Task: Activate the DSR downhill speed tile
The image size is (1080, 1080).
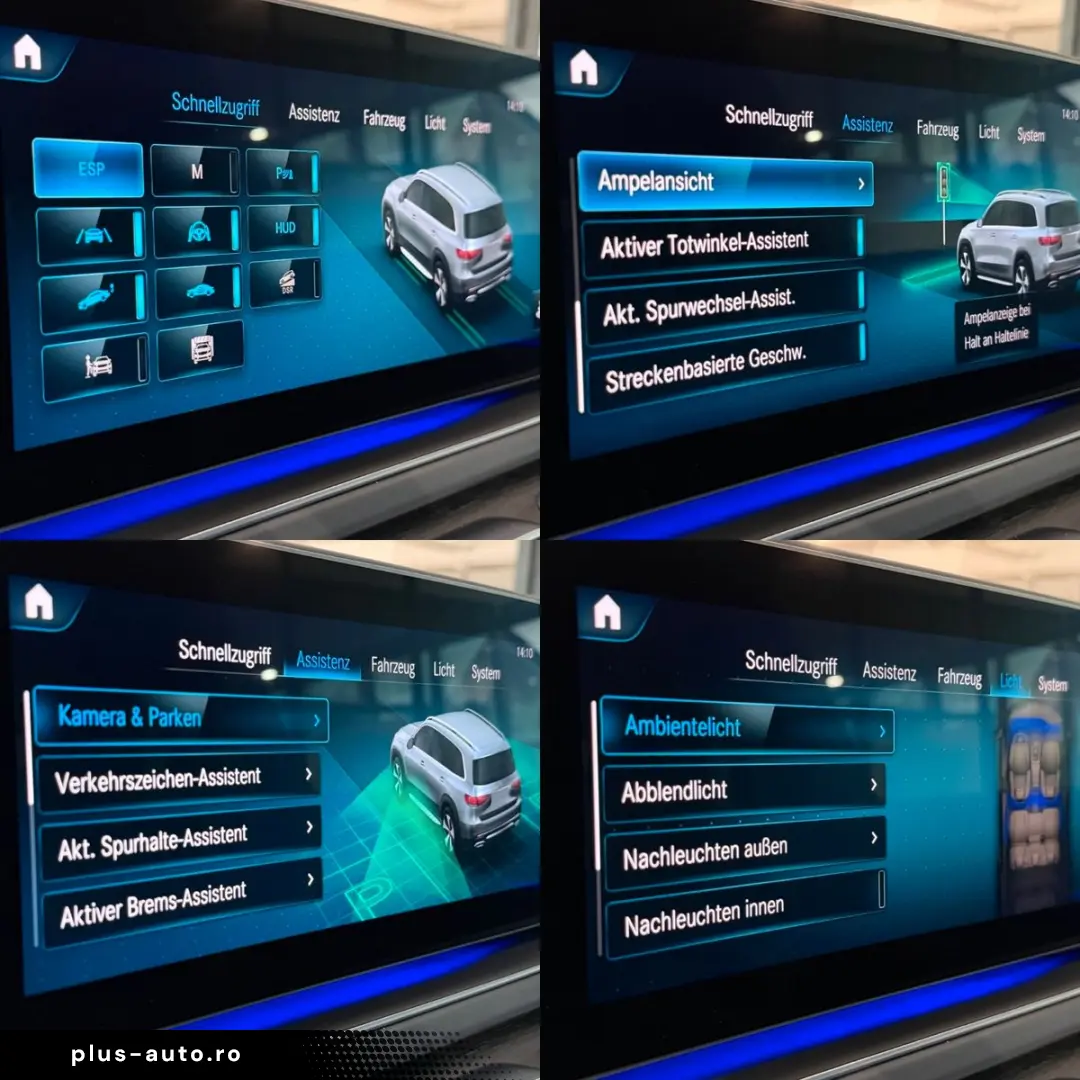Action: pyautogui.click(x=284, y=284)
